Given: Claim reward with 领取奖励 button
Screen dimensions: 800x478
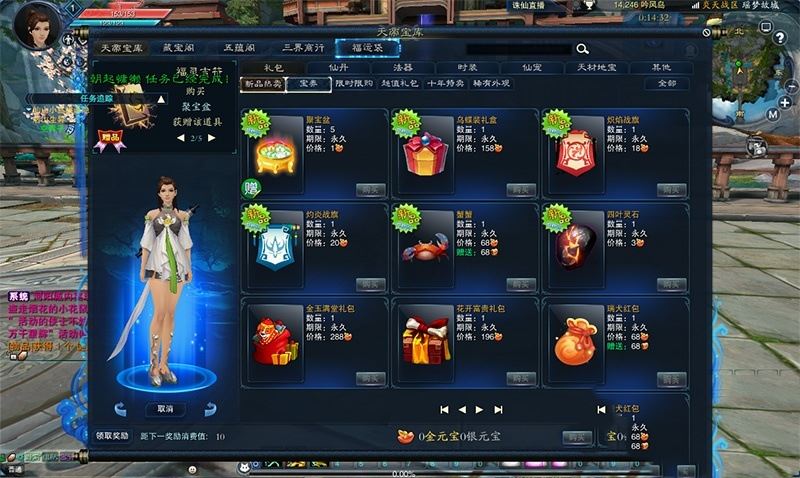Looking at the screenshot, I should (x=112, y=437).
